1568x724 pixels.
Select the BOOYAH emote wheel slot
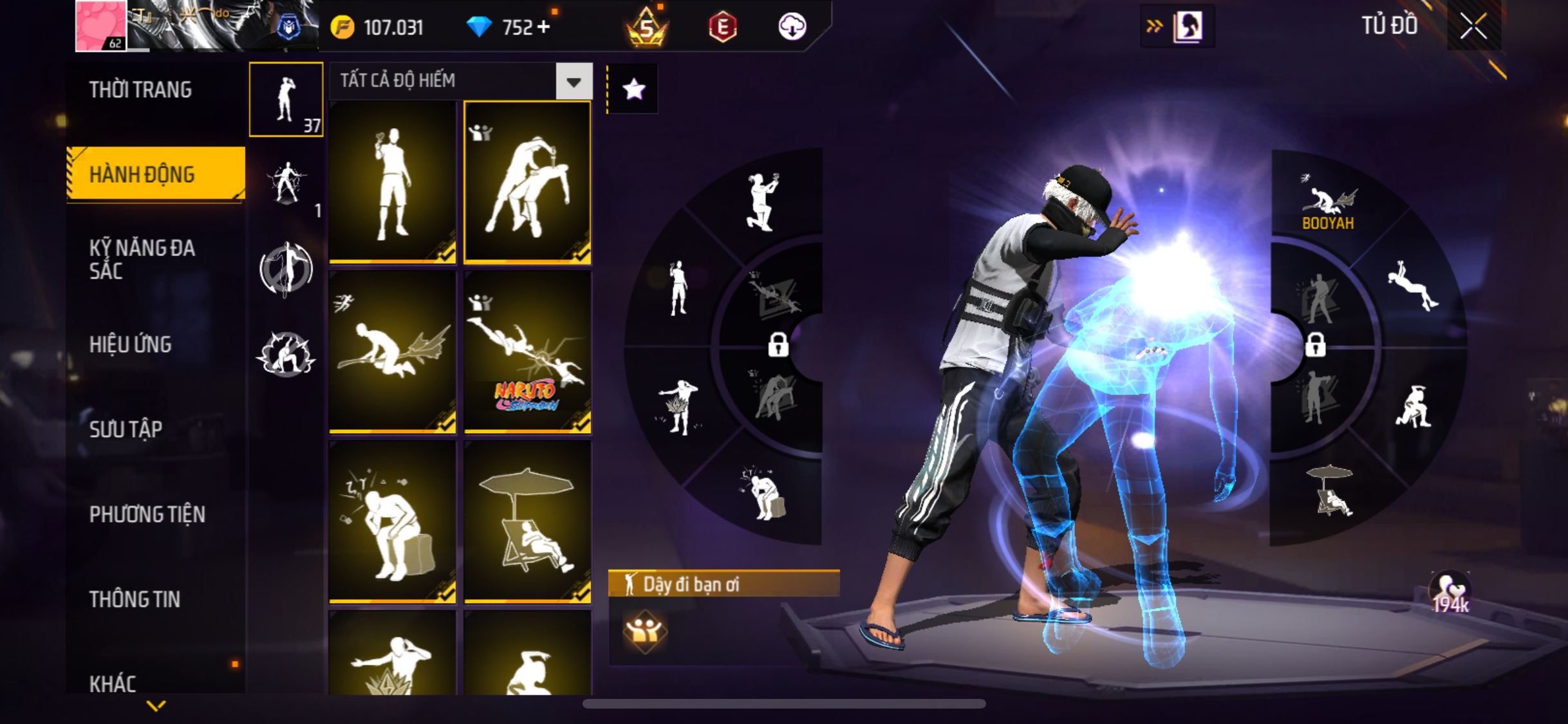pos(1328,203)
